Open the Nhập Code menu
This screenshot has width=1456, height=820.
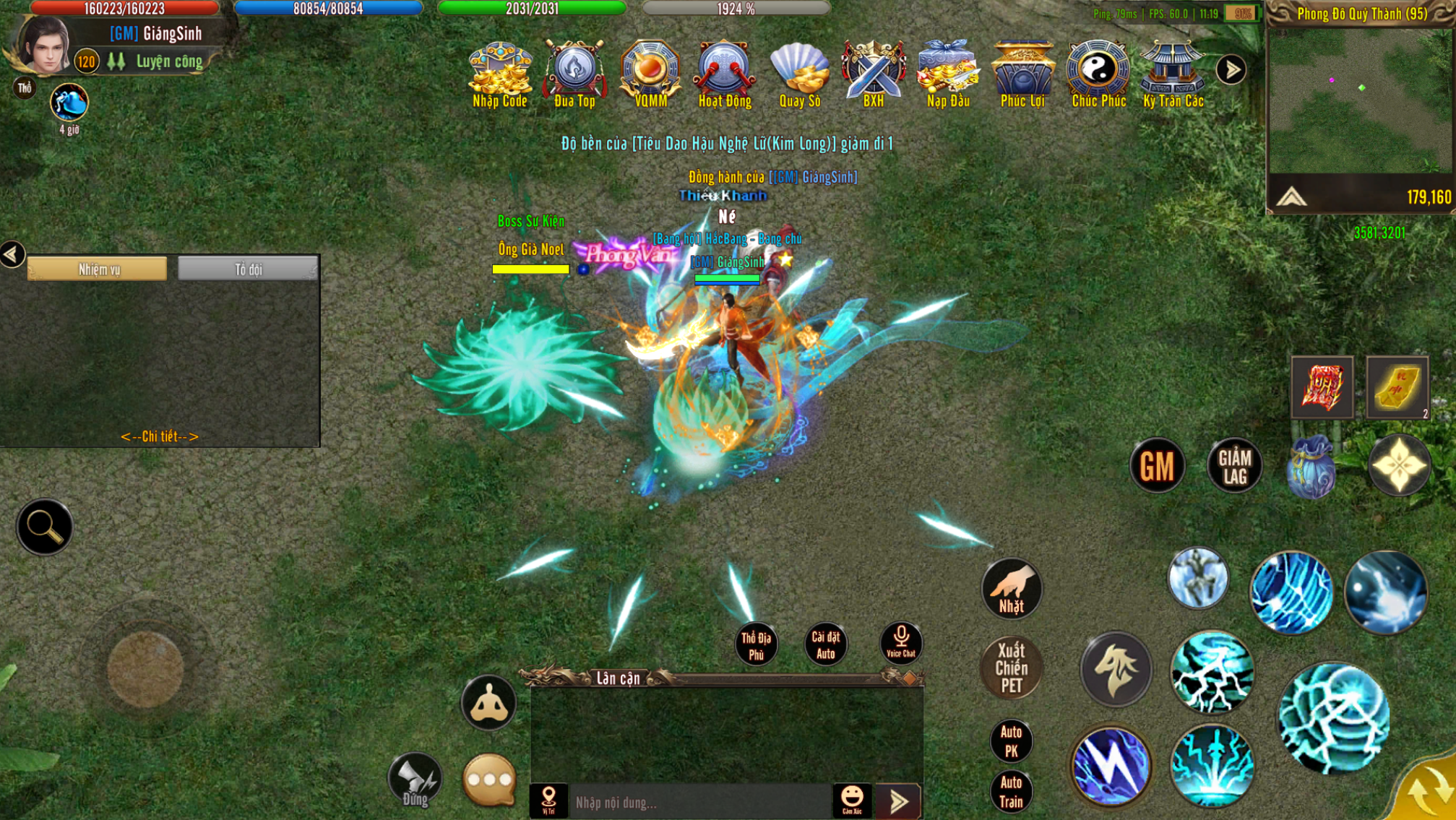click(499, 74)
